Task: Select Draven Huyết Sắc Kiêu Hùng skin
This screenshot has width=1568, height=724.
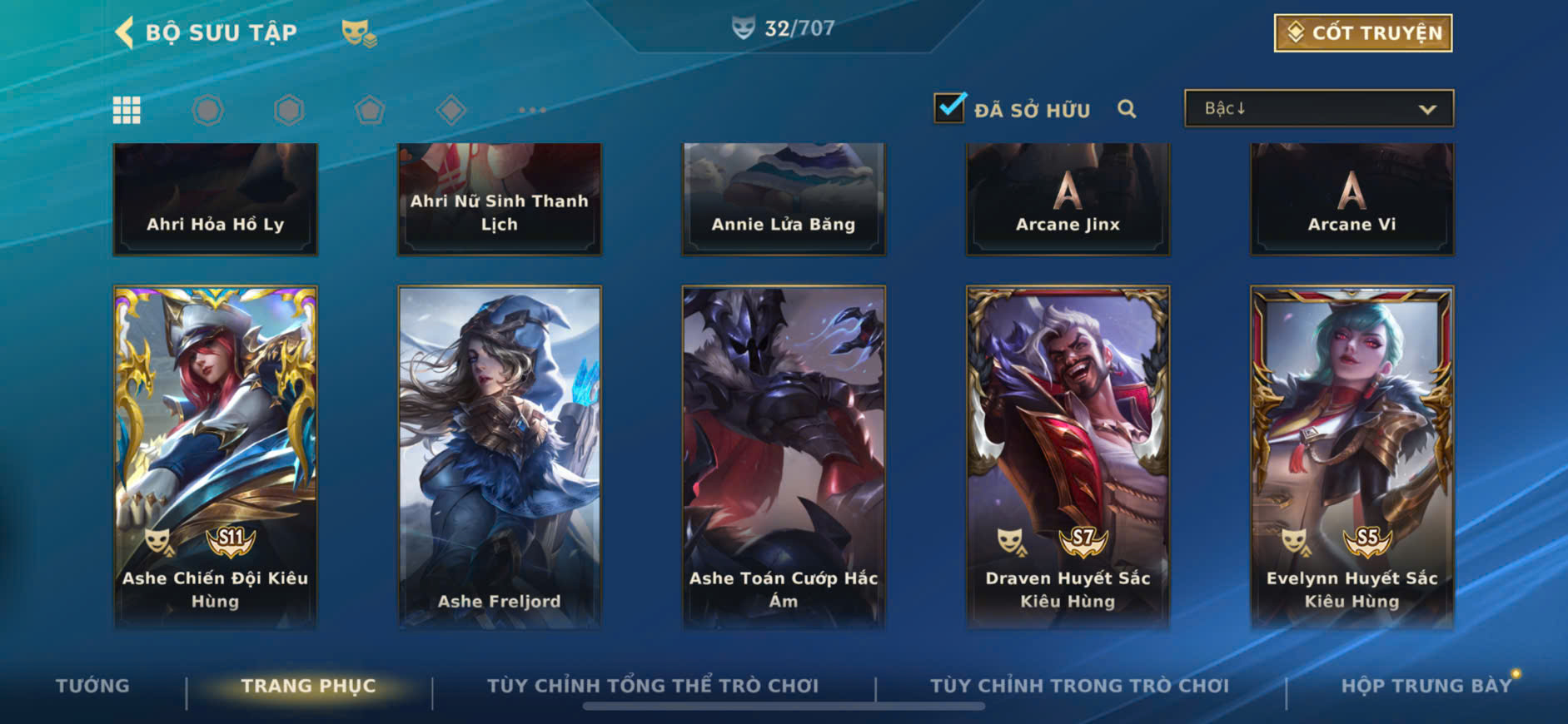Action: [1068, 456]
